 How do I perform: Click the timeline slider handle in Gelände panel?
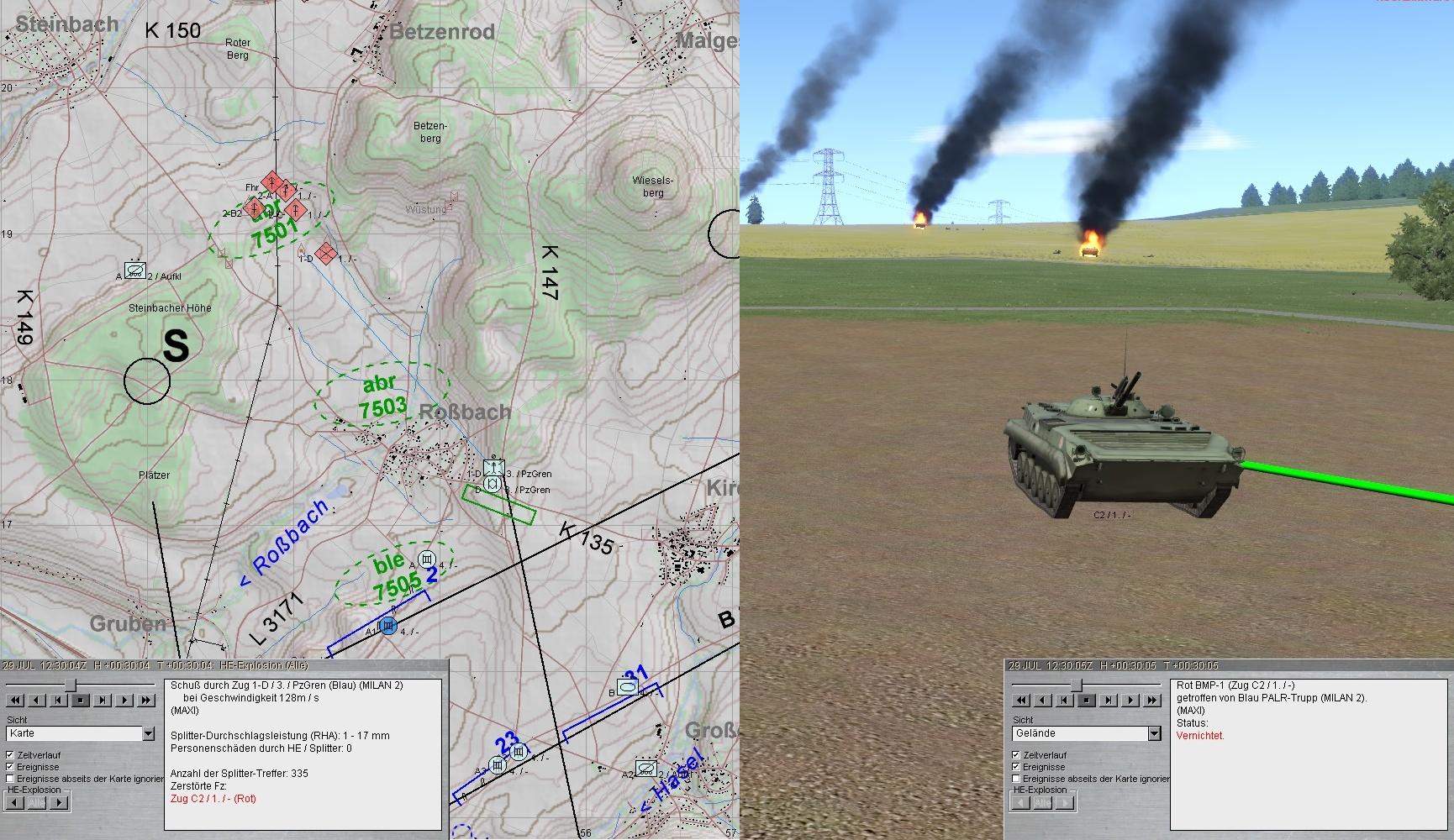click(1076, 685)
